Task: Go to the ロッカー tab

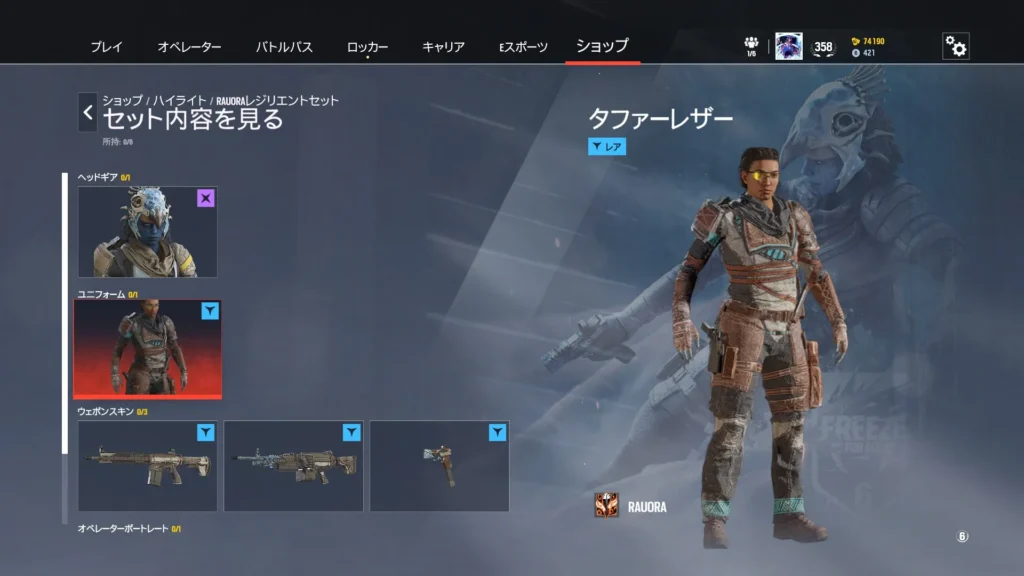Action: pos(367,47)
